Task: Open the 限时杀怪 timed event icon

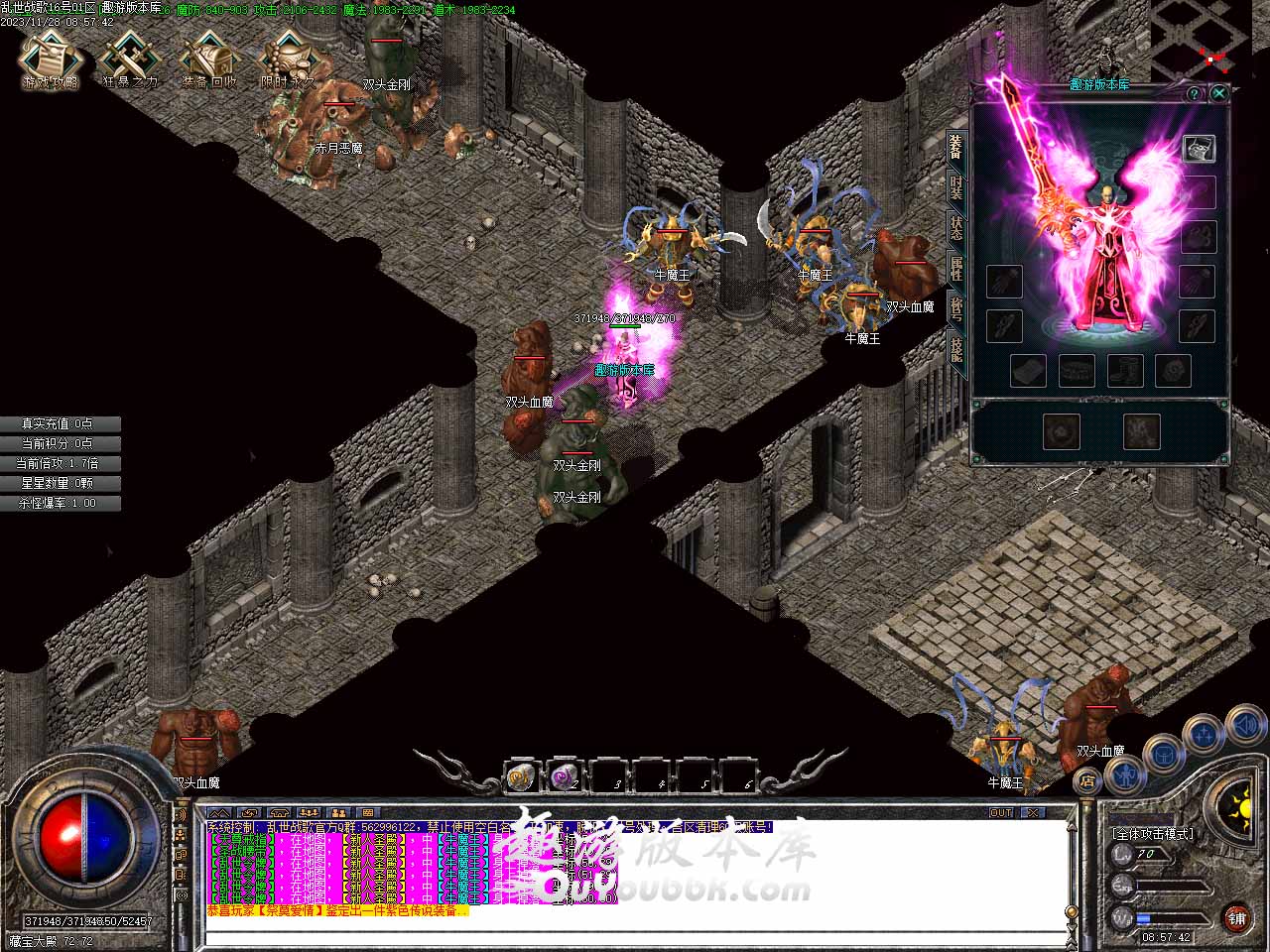Action: 288,59
